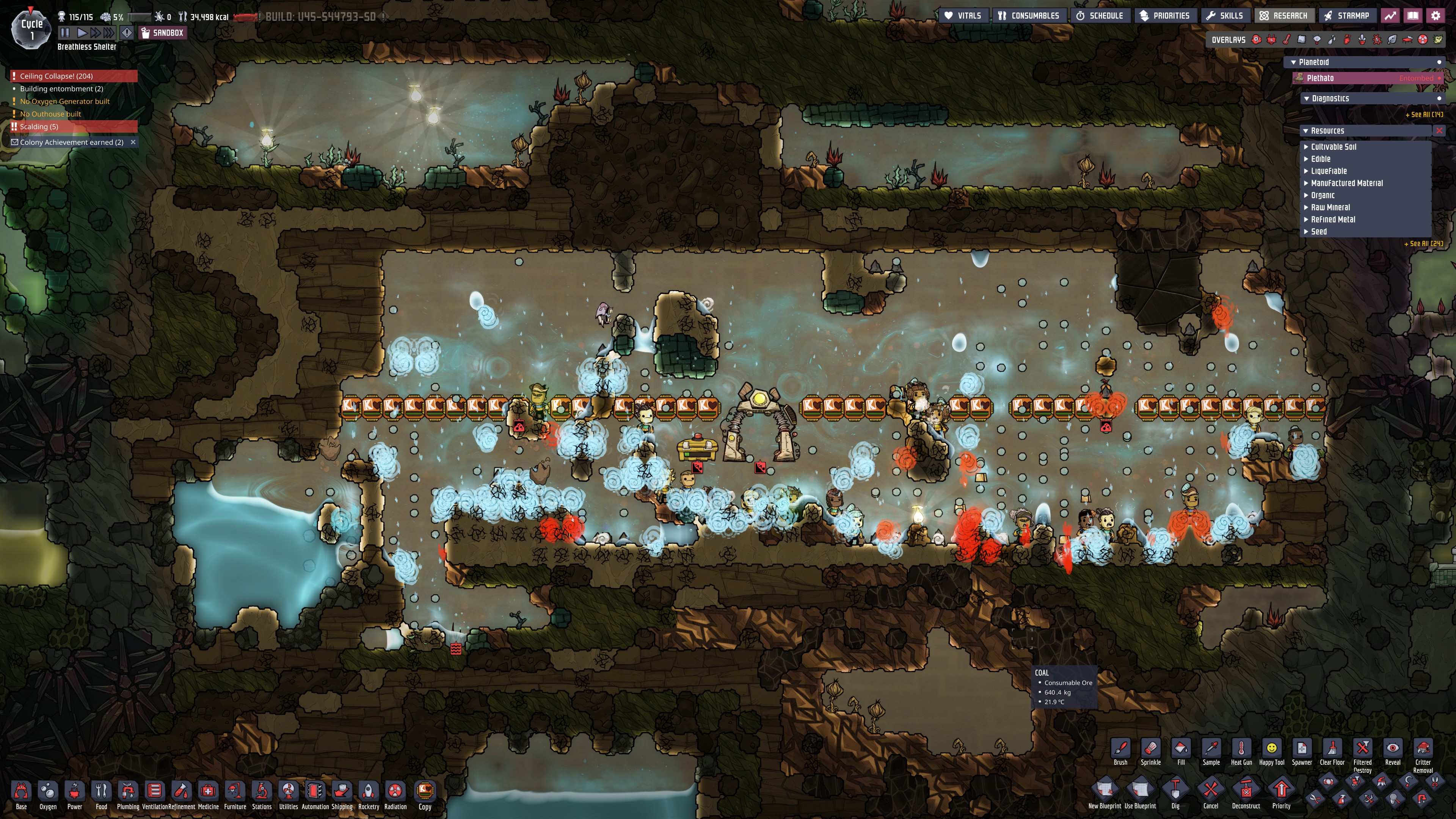Expand the Refined Metal resource category
Screen dimensions: 1456x819
pos(1333,219)
